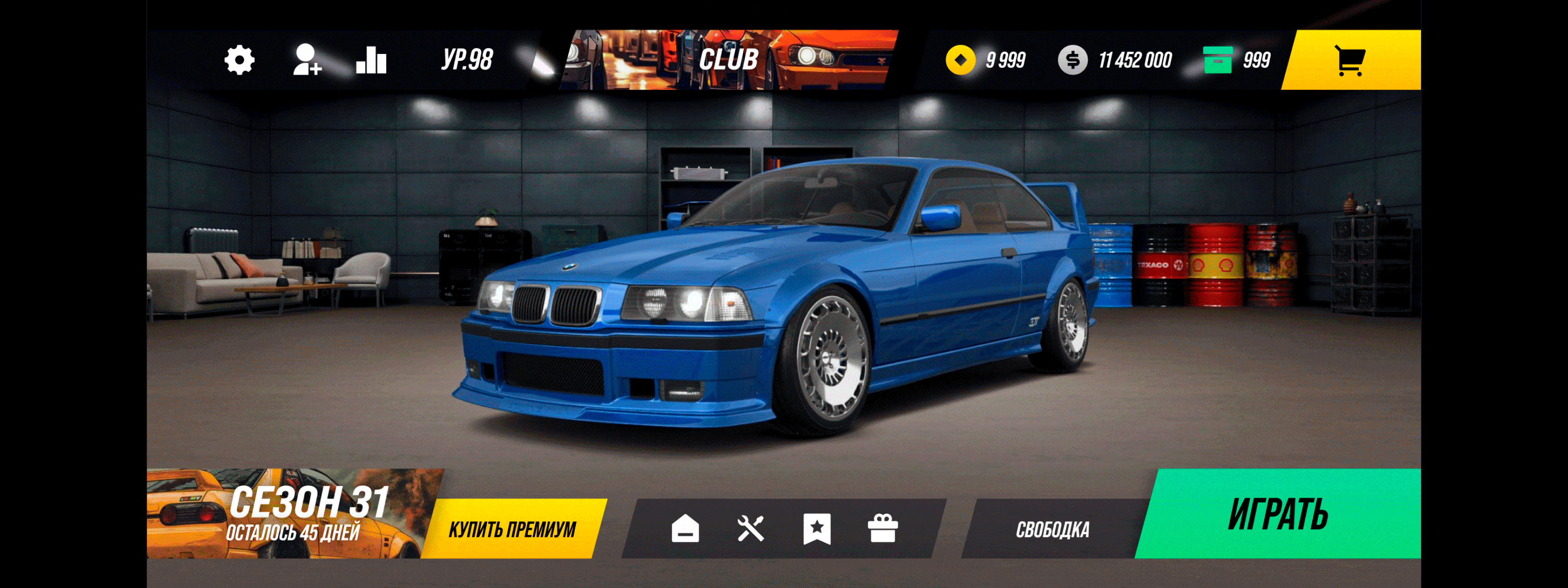The height and width of the screenshot is (588, 1568).
Task: Open the settings gear icon
Action: click(x=239, y=60)
